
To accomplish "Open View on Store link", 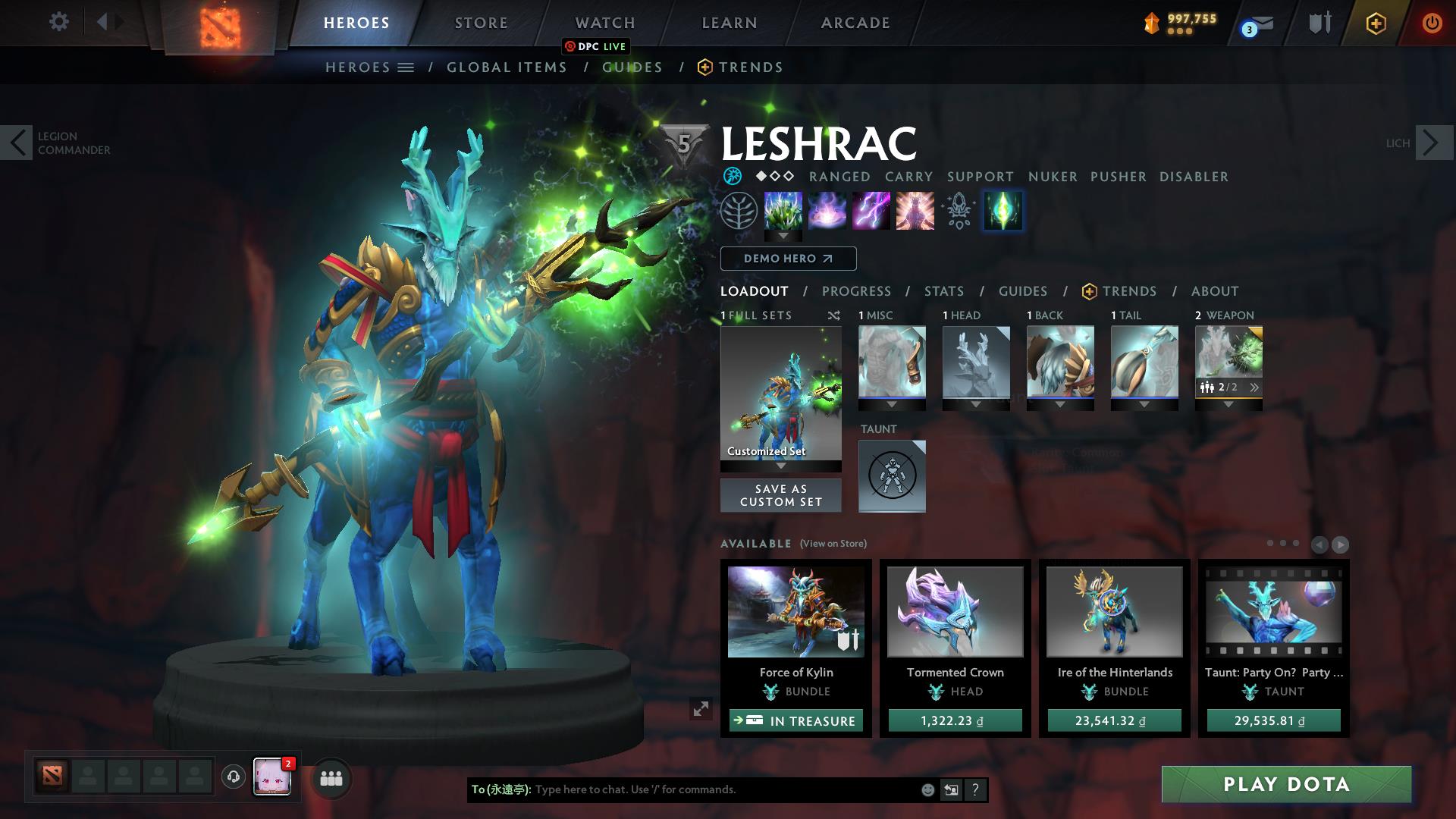I will [x=834, y=544].
